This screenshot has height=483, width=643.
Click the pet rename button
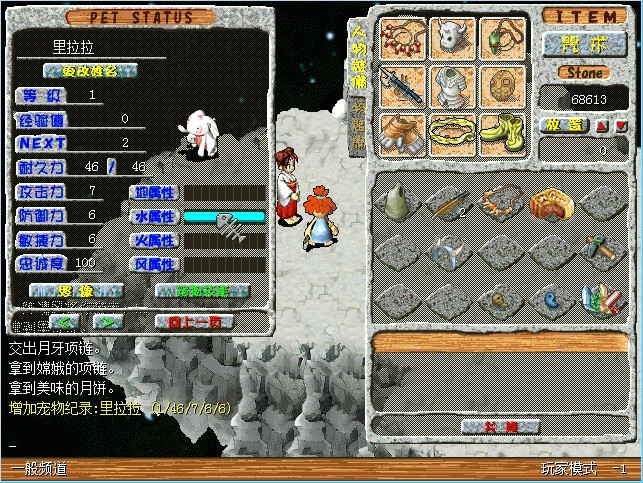(90, 70)
